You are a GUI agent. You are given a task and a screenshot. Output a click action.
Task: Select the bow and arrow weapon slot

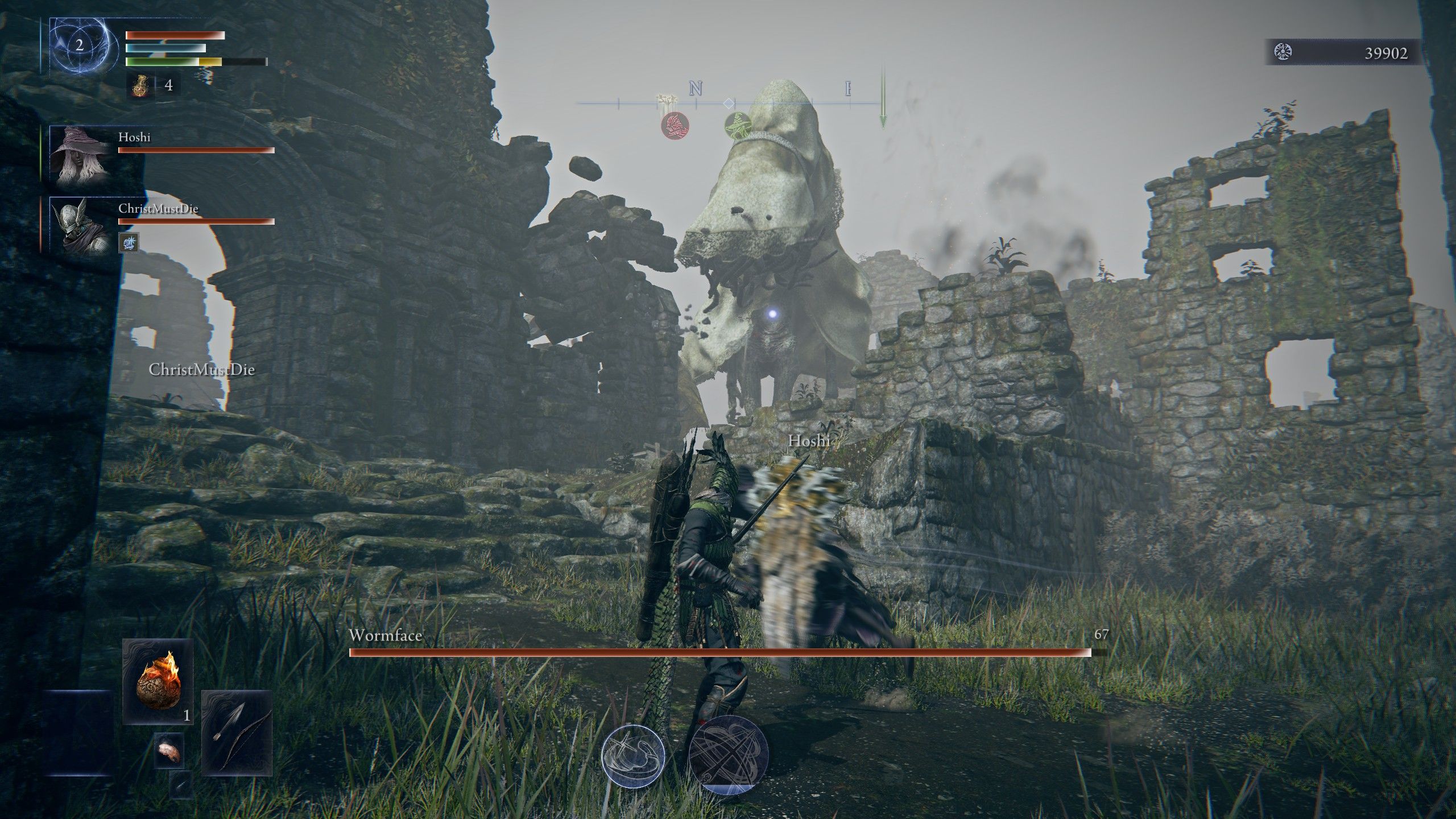[237, 733]
